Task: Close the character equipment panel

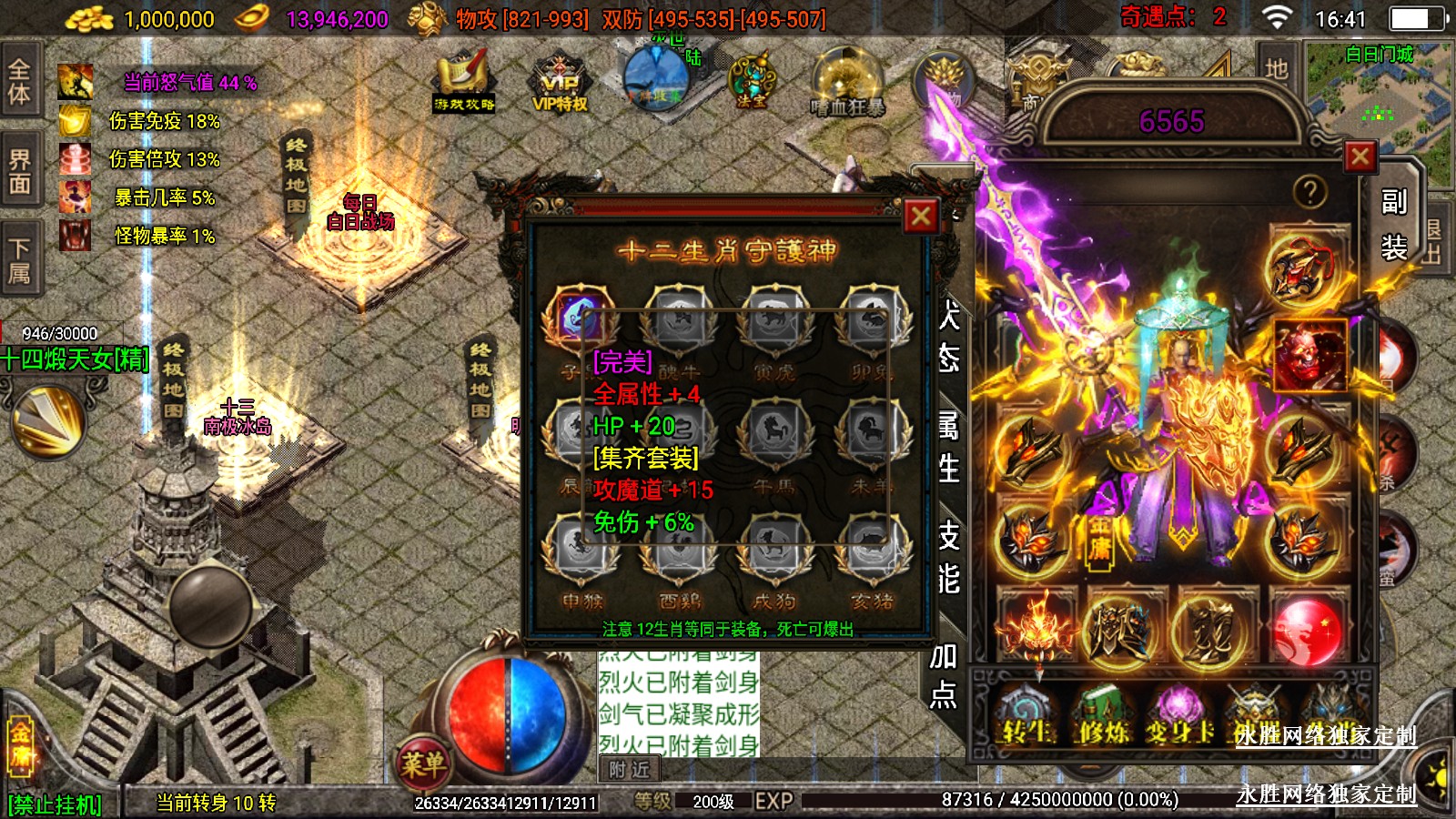Action: click(1360, 157)
